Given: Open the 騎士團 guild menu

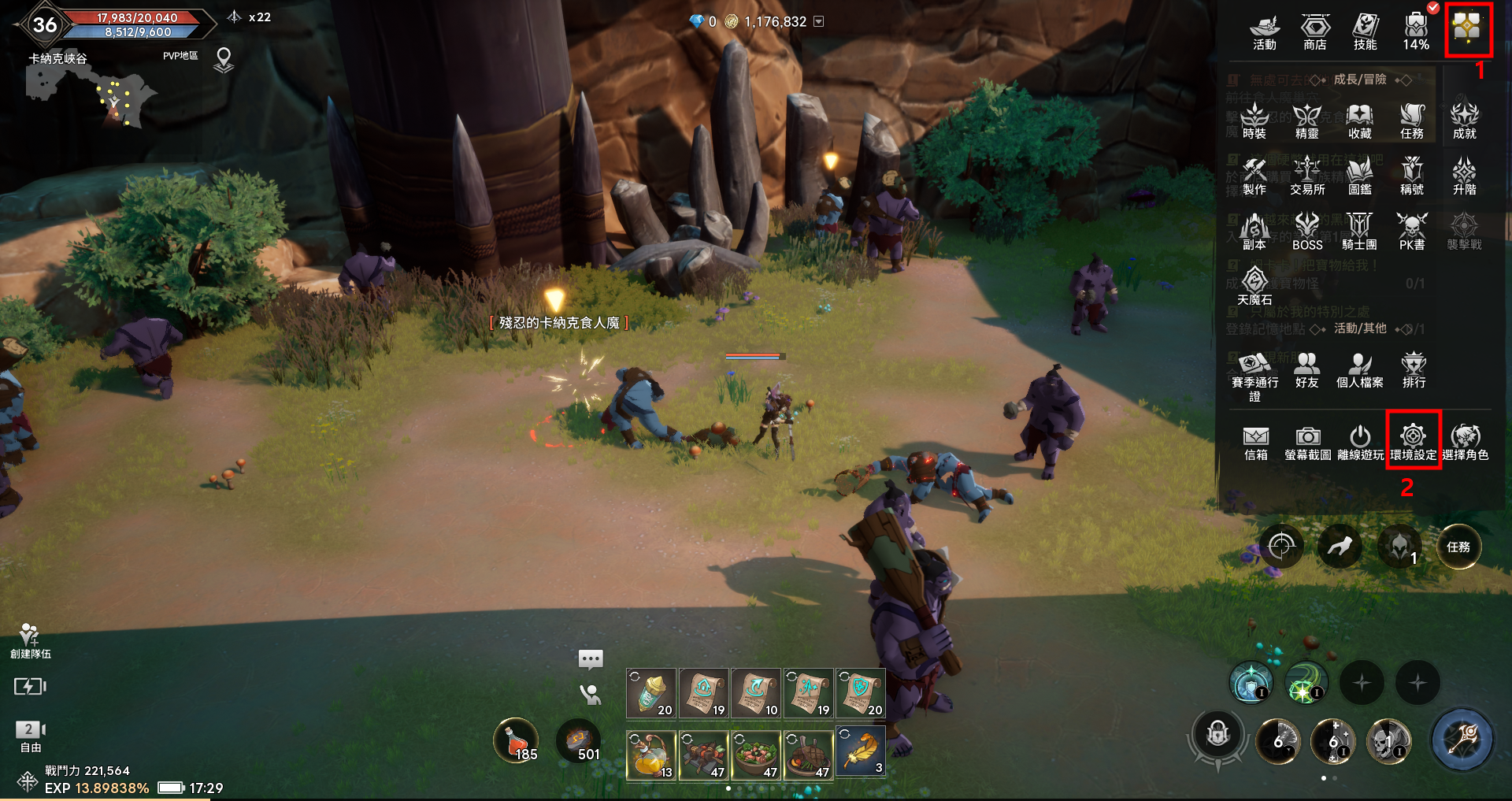Looking at the screenshot, I should coord(1359,232).
